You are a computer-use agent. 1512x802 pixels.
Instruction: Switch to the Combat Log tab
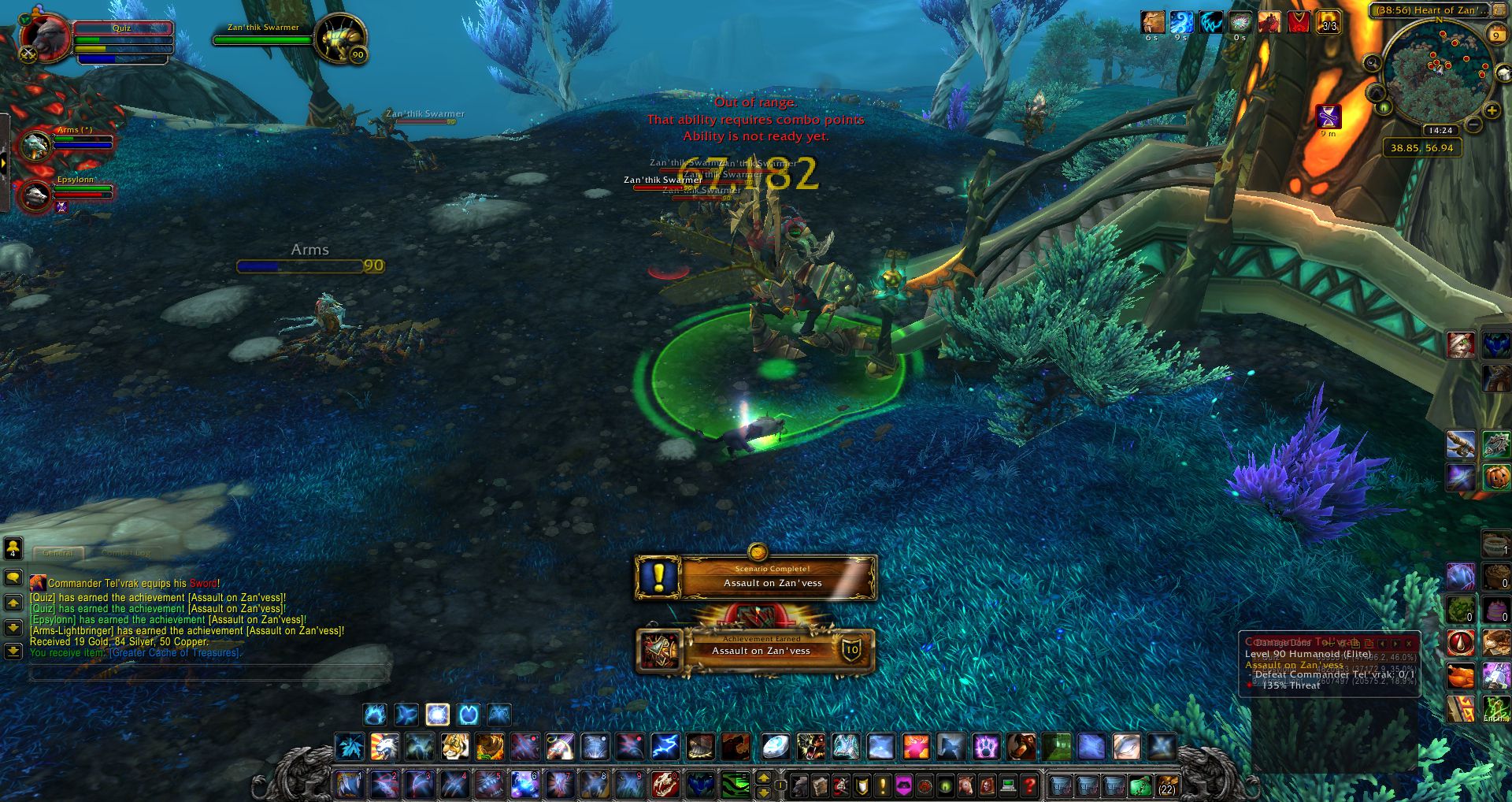(x=126, y=553)
